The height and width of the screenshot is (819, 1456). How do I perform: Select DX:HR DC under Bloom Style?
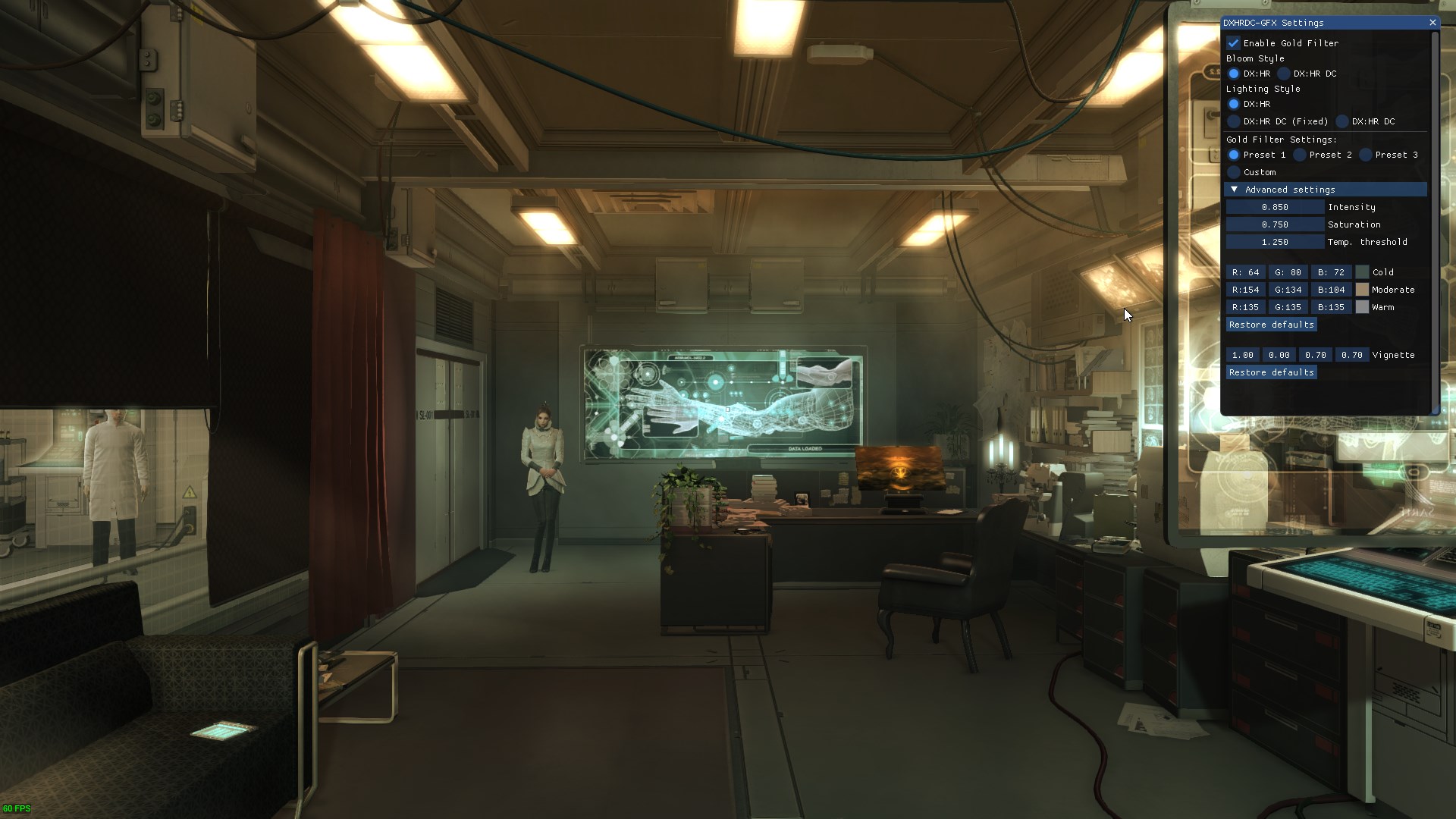[x=1284, y=74]
